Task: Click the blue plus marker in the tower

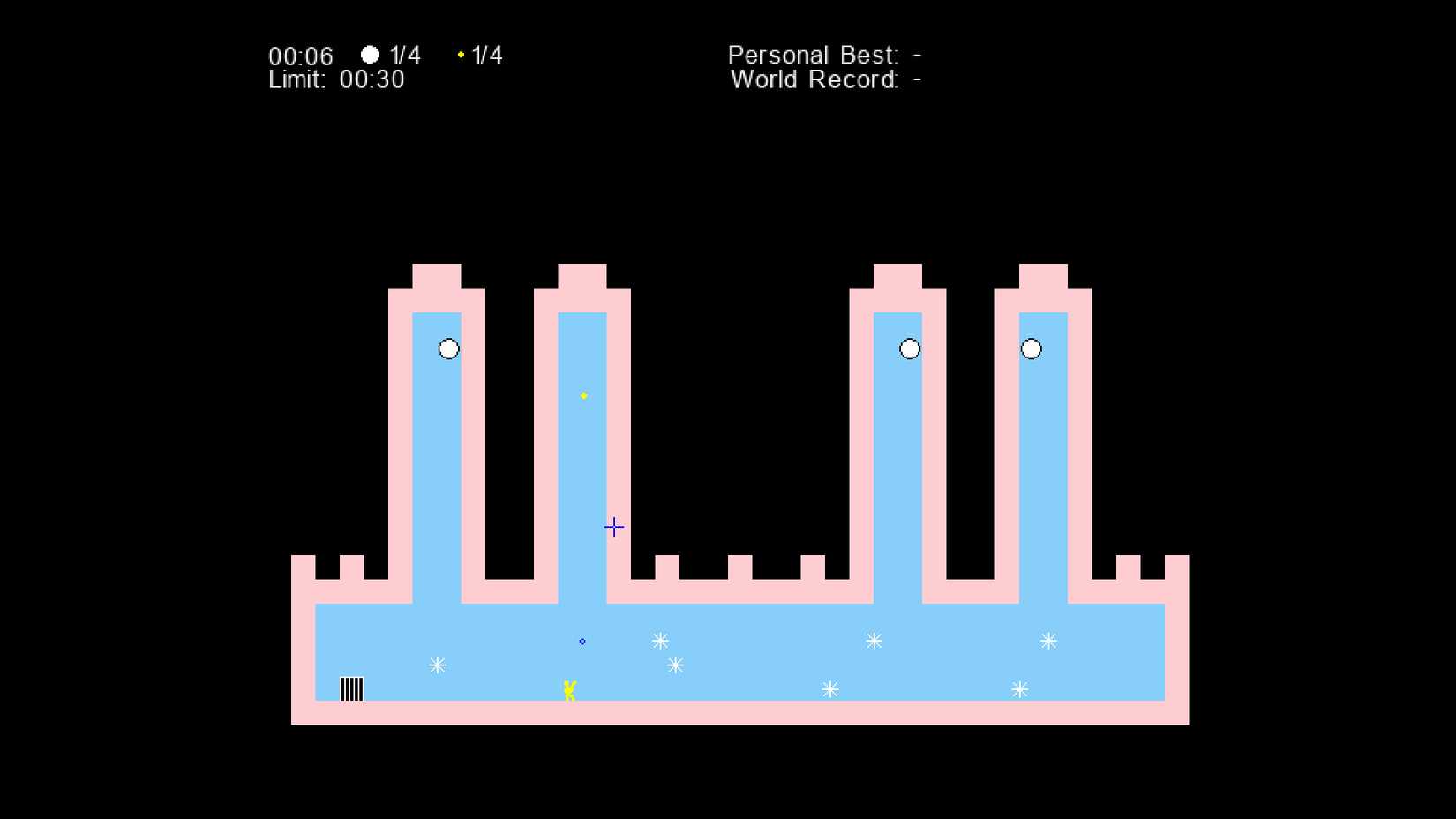Action: (613, 526)
